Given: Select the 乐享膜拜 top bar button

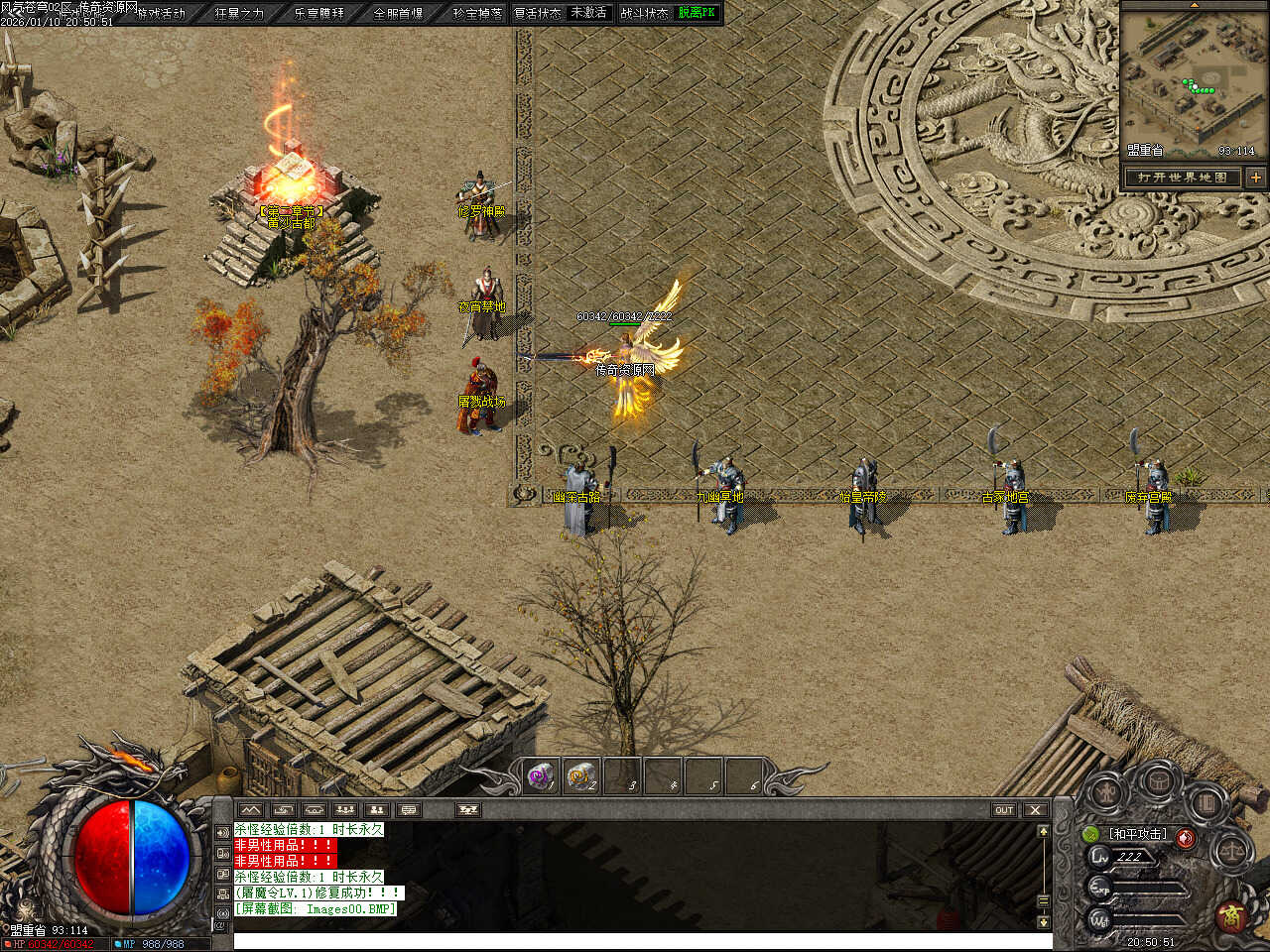Looking at the screenshot, I should 318,13.
